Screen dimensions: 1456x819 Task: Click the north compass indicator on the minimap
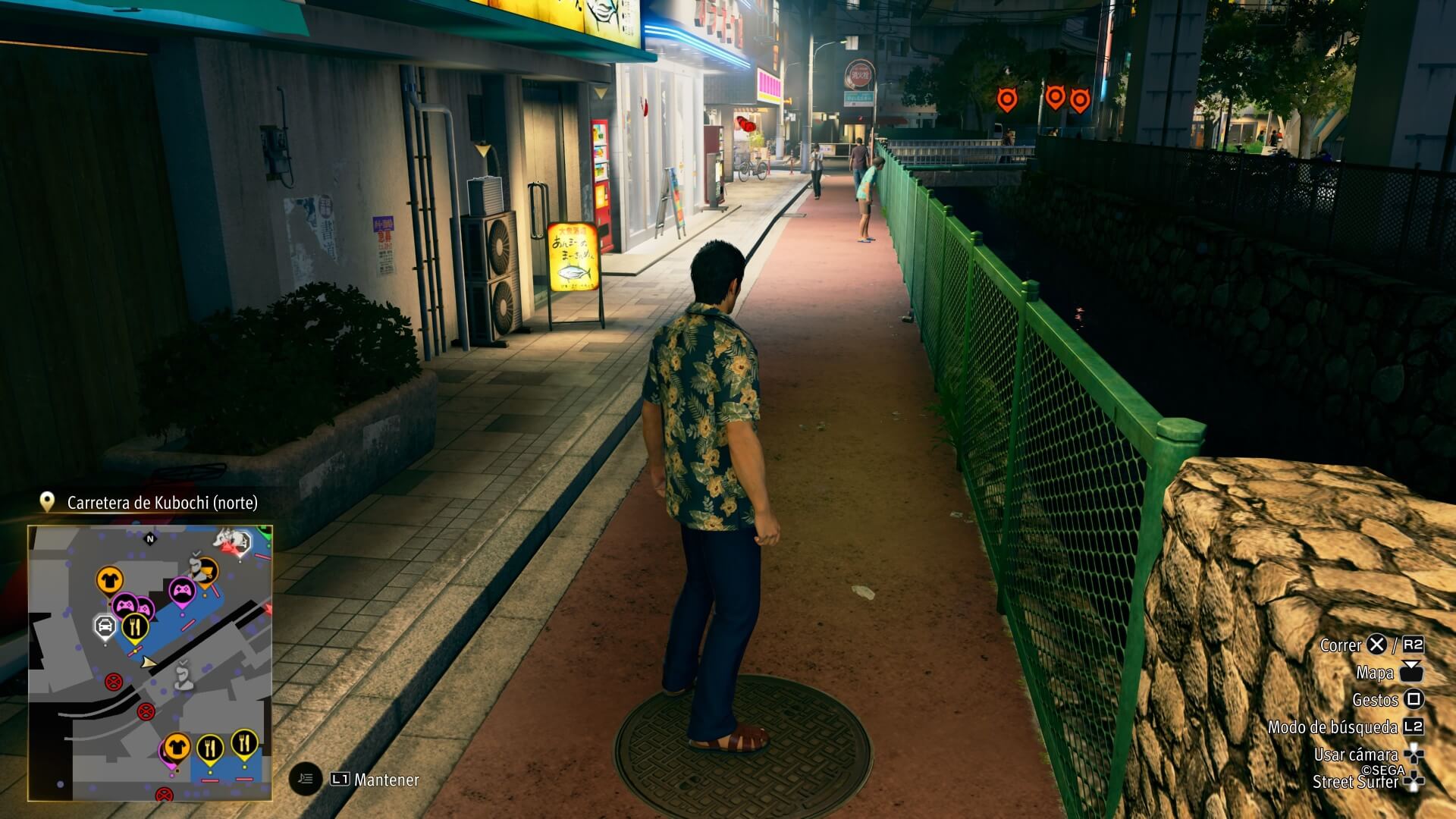click(x=149, y=538)
